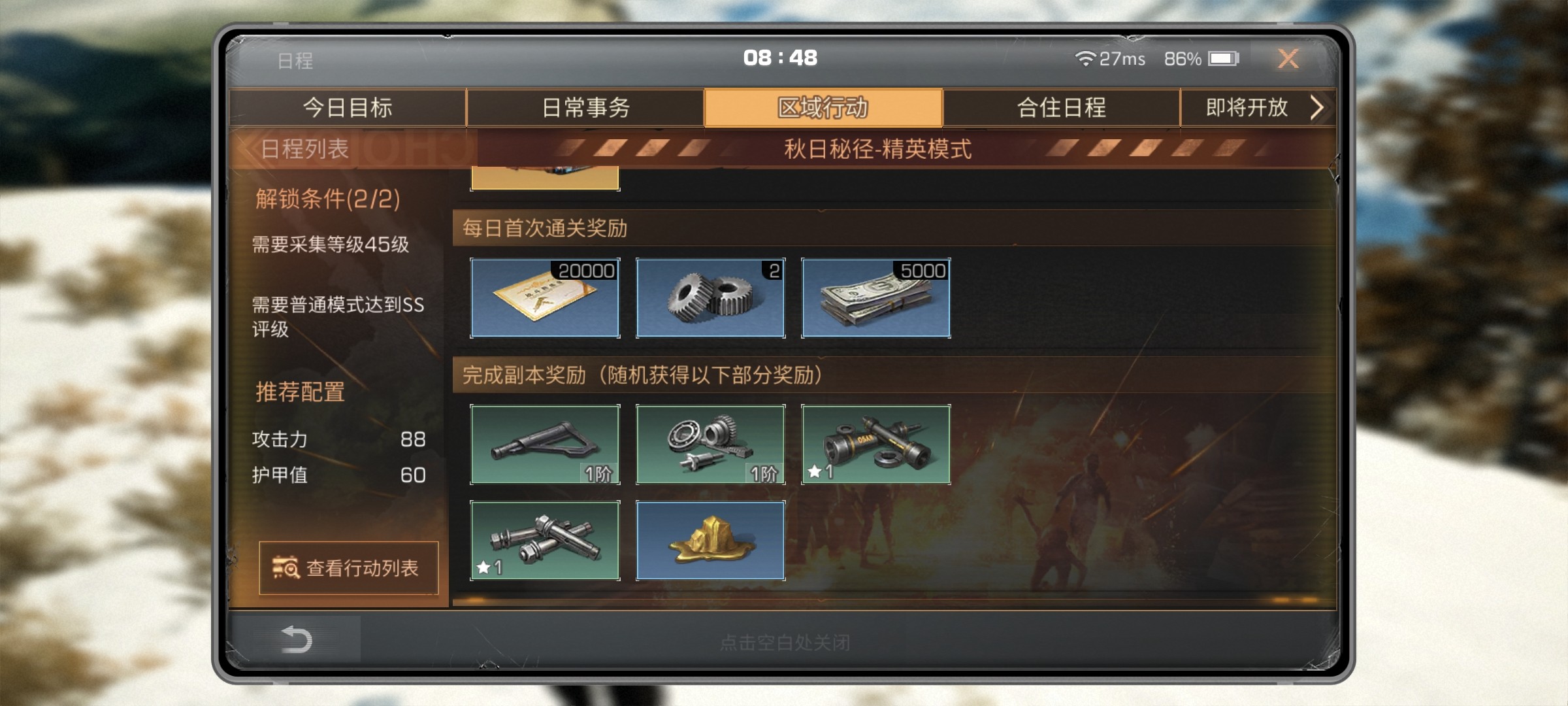Viewport: 1568px width, 706px height.
Task: Click the 20000 certificate reward icon
Action: (x=546, y=299)
